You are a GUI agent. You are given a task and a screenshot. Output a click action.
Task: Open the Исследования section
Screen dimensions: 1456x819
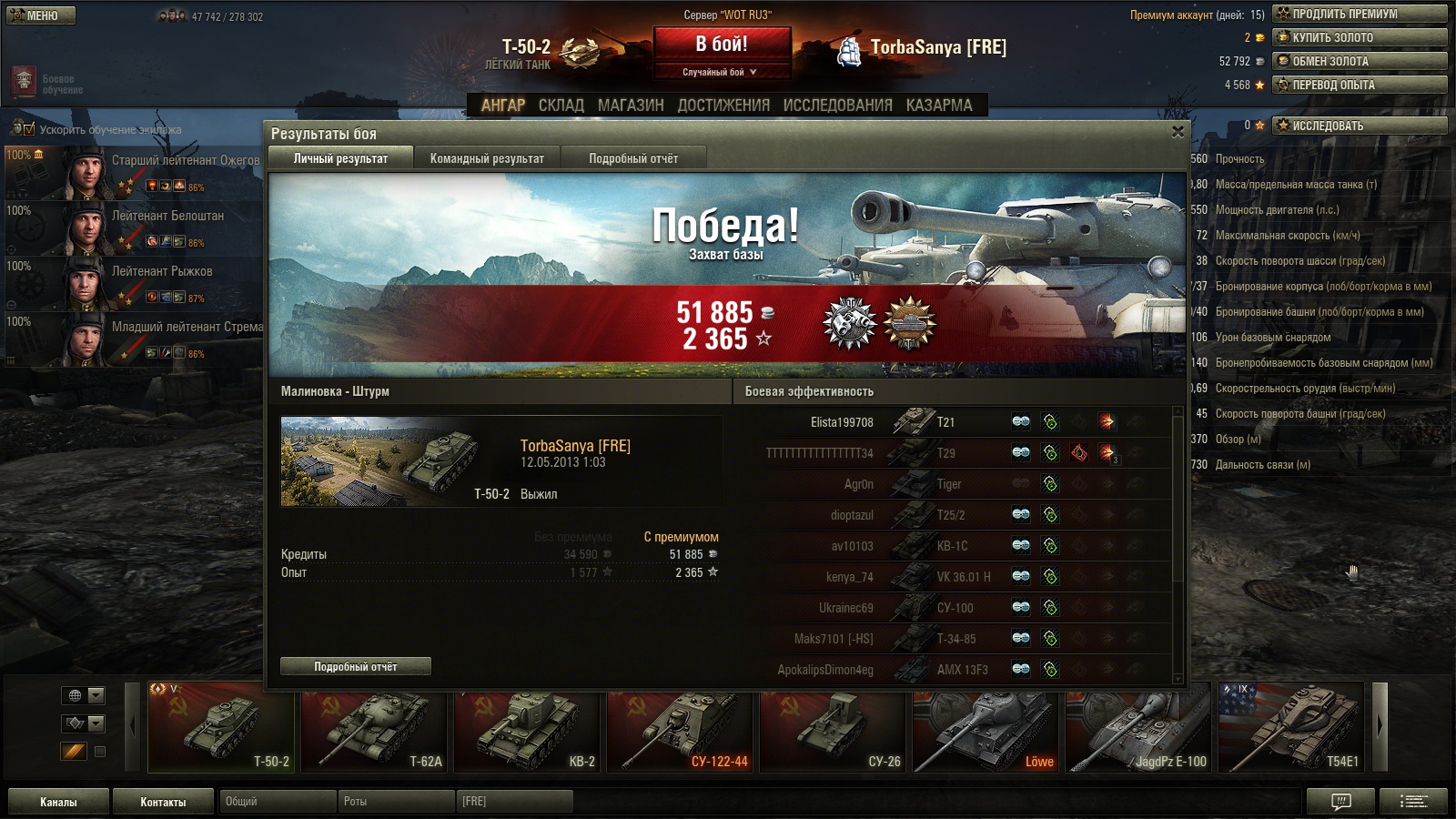tap(837, 106)
